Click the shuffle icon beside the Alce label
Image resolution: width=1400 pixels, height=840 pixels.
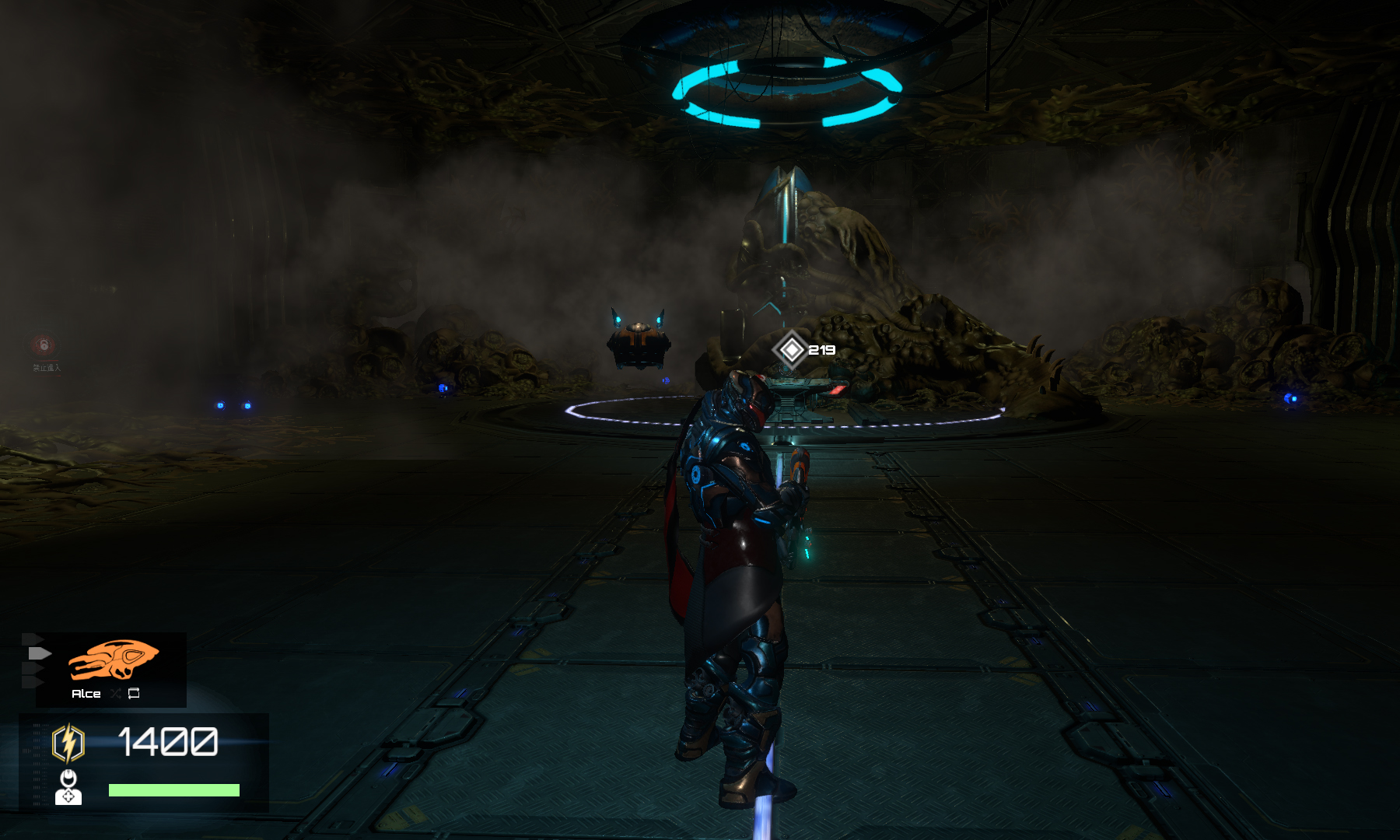pyautogui.click(x=115, y=694)
